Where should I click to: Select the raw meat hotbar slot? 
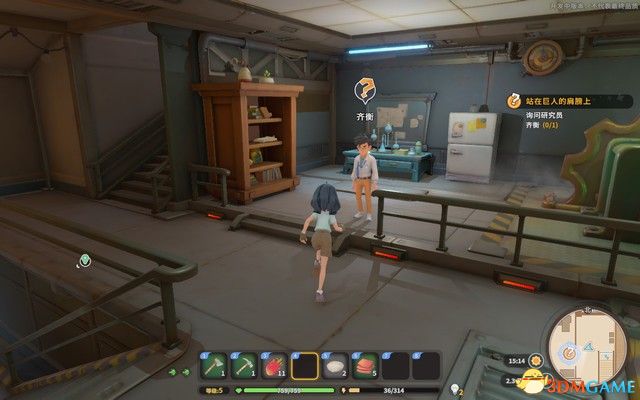[x=365, y=366]
